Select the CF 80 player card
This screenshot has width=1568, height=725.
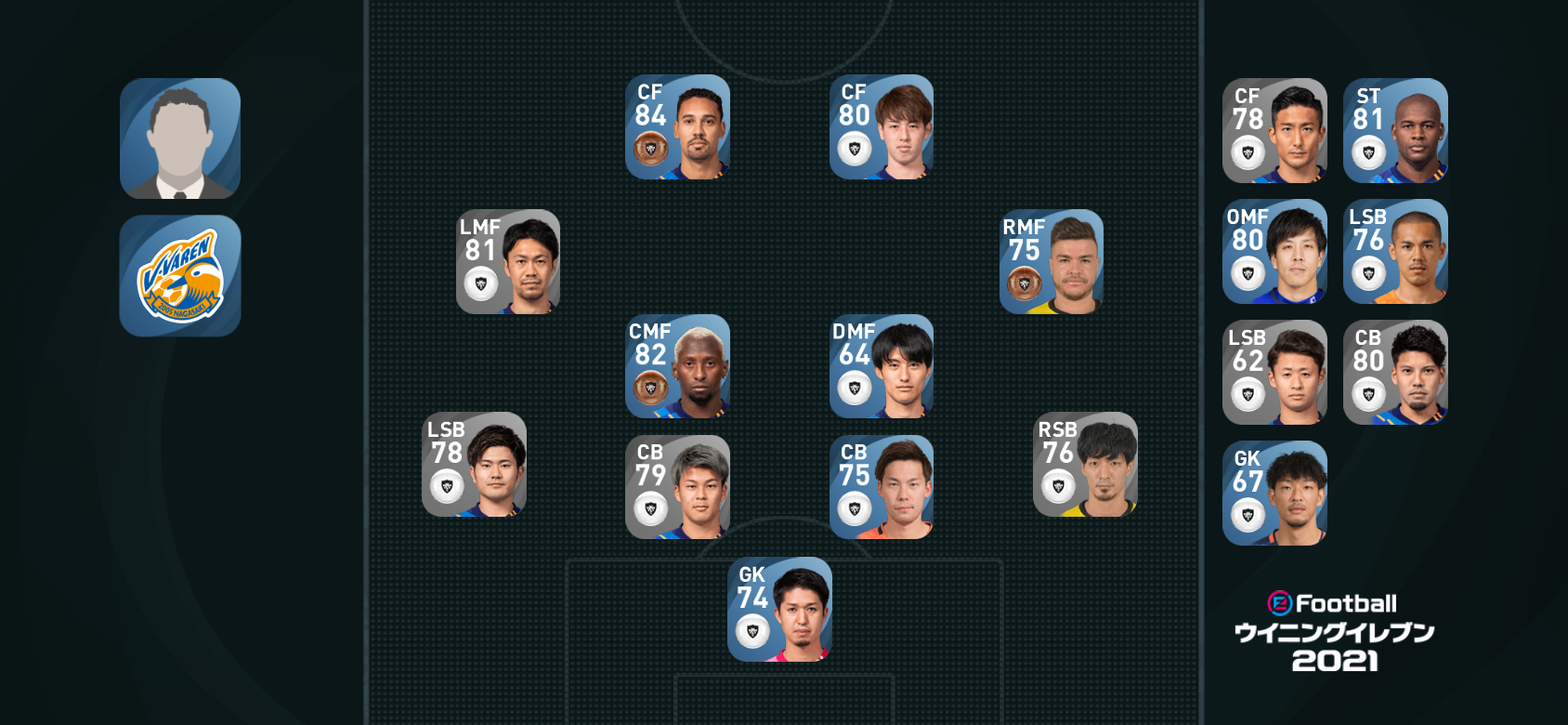tap(881, 127)
